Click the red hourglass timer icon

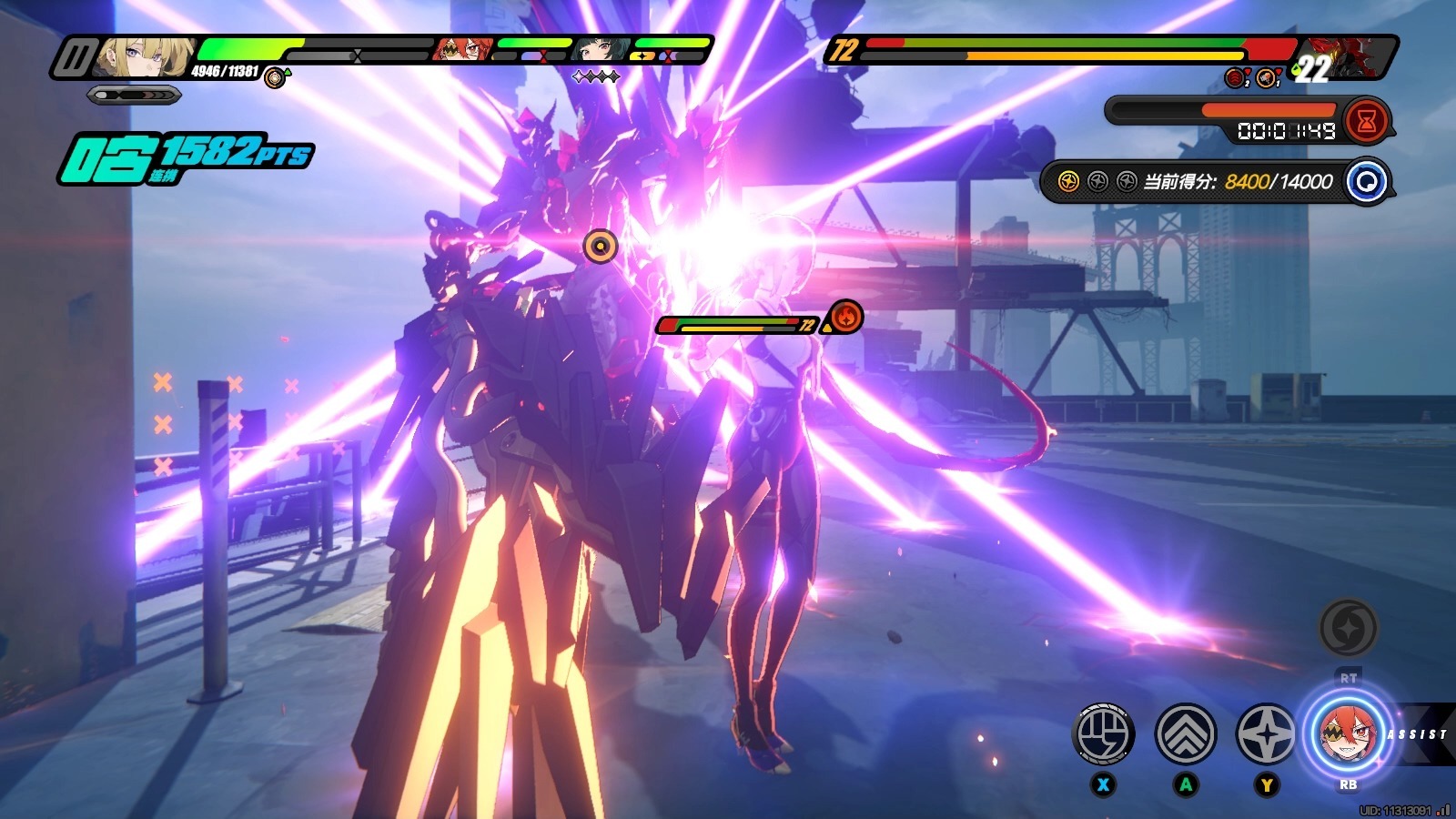(1366, 121)
